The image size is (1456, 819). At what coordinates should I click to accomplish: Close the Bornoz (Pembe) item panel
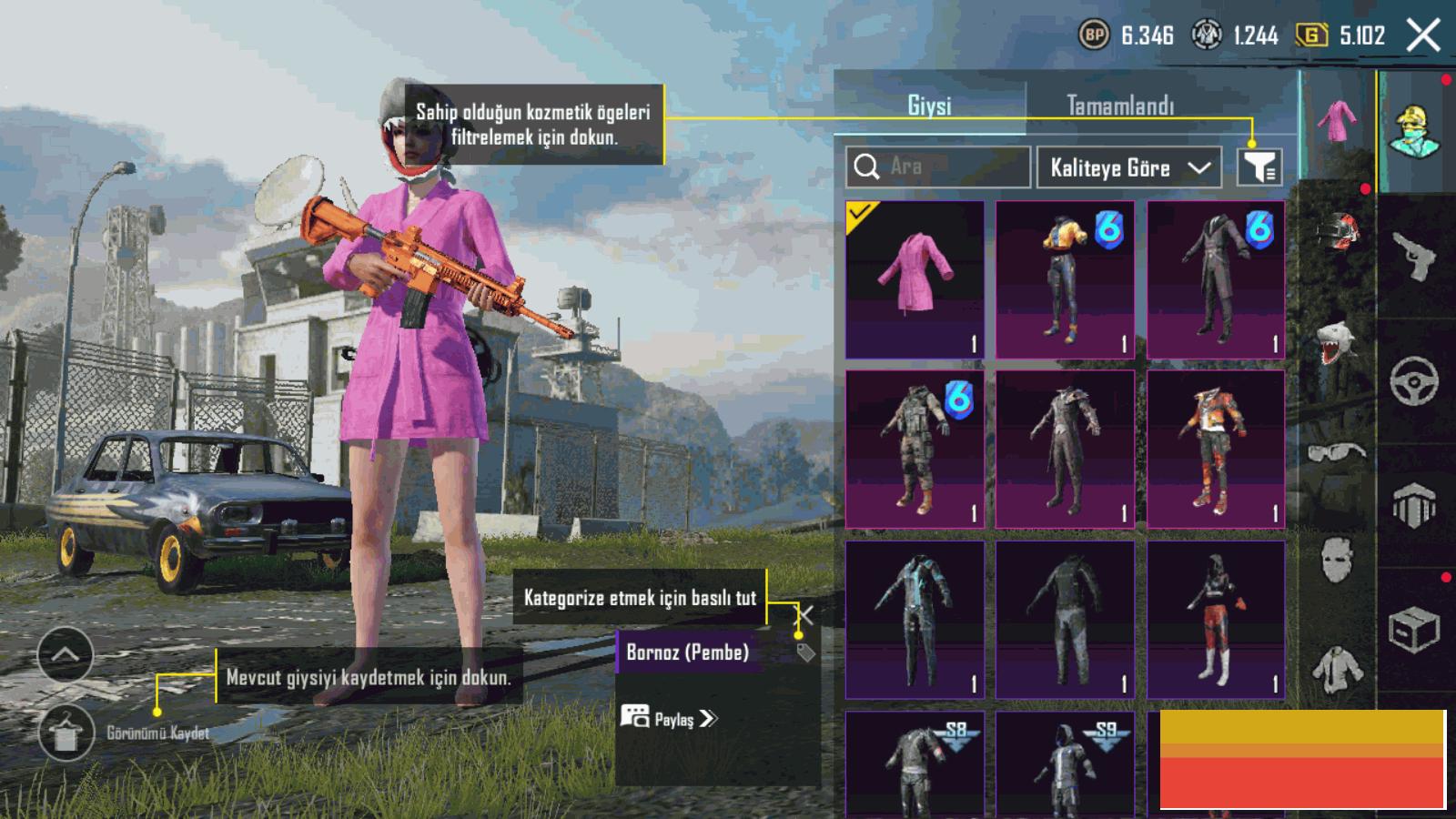804,615
